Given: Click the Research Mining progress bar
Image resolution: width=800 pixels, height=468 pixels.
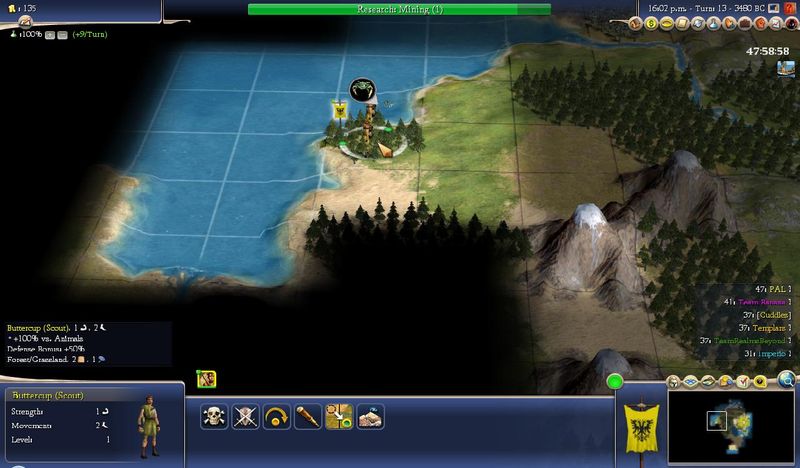Looking at the screenshot, I should pyautogui.click(x=399, y=9).
